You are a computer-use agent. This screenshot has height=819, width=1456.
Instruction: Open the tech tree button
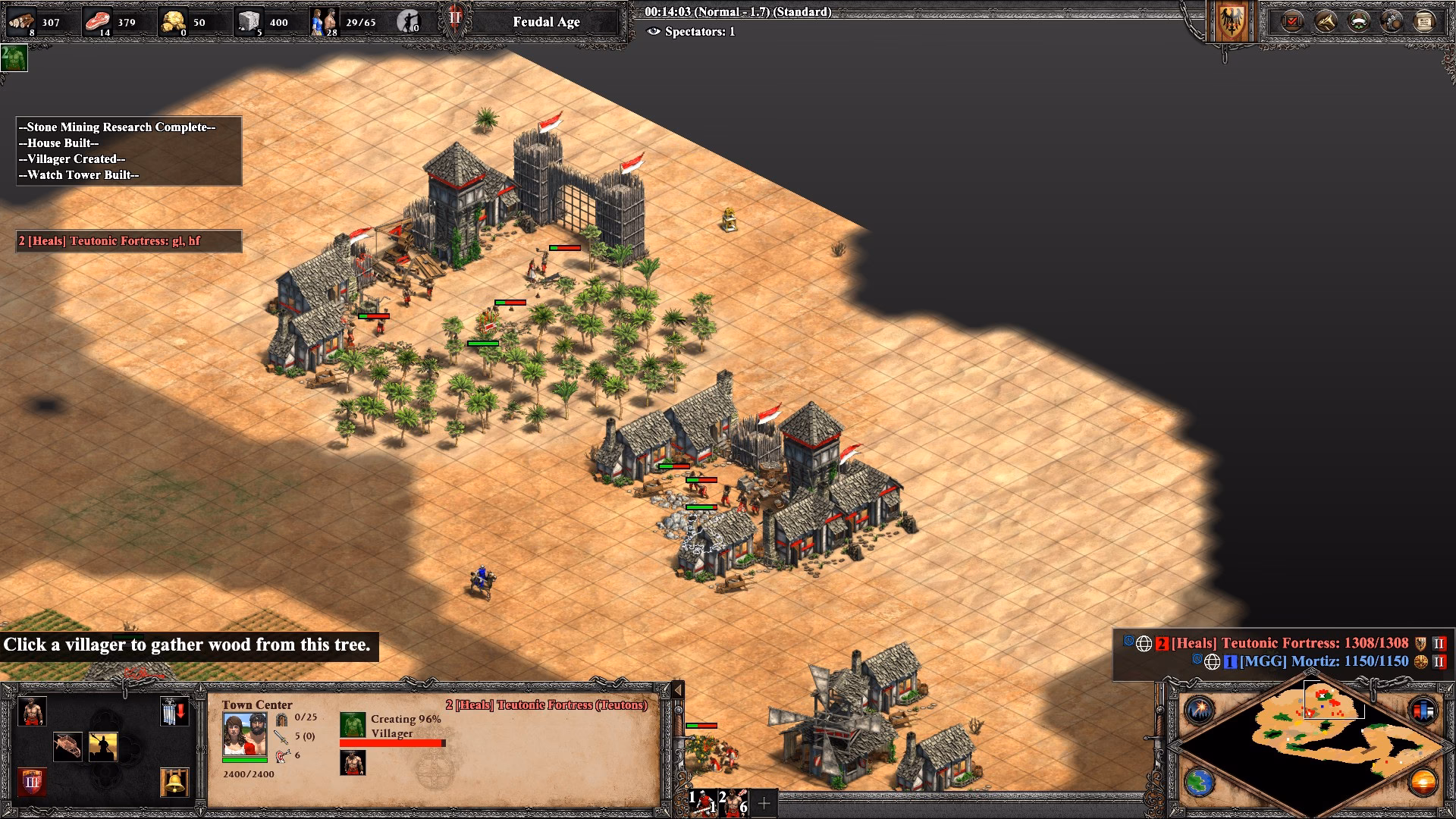coord(1325,21)
